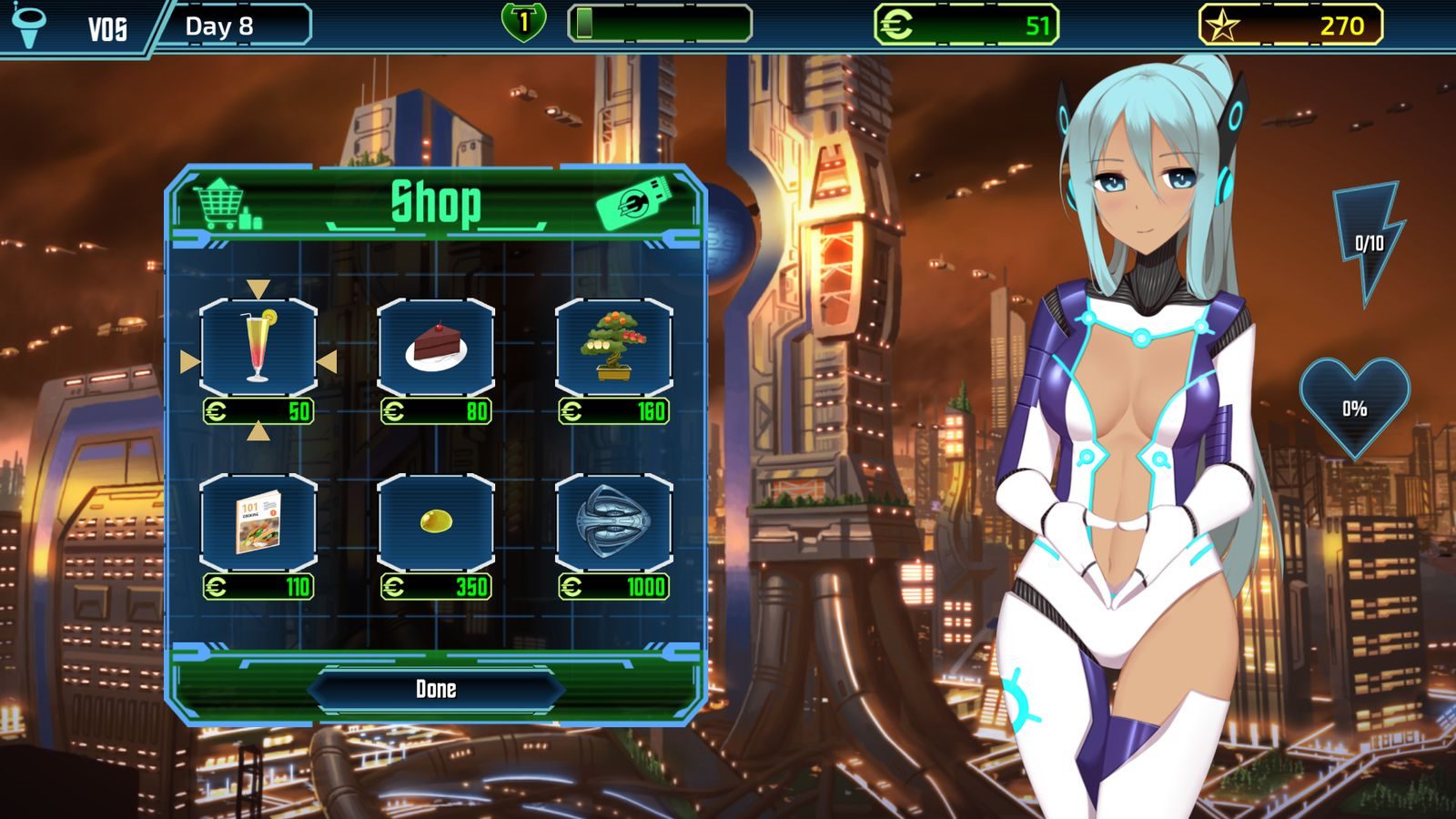This screenshot has height=819, width=1456.
Task: Buy the chocolate cake slice
Action: 436,348
